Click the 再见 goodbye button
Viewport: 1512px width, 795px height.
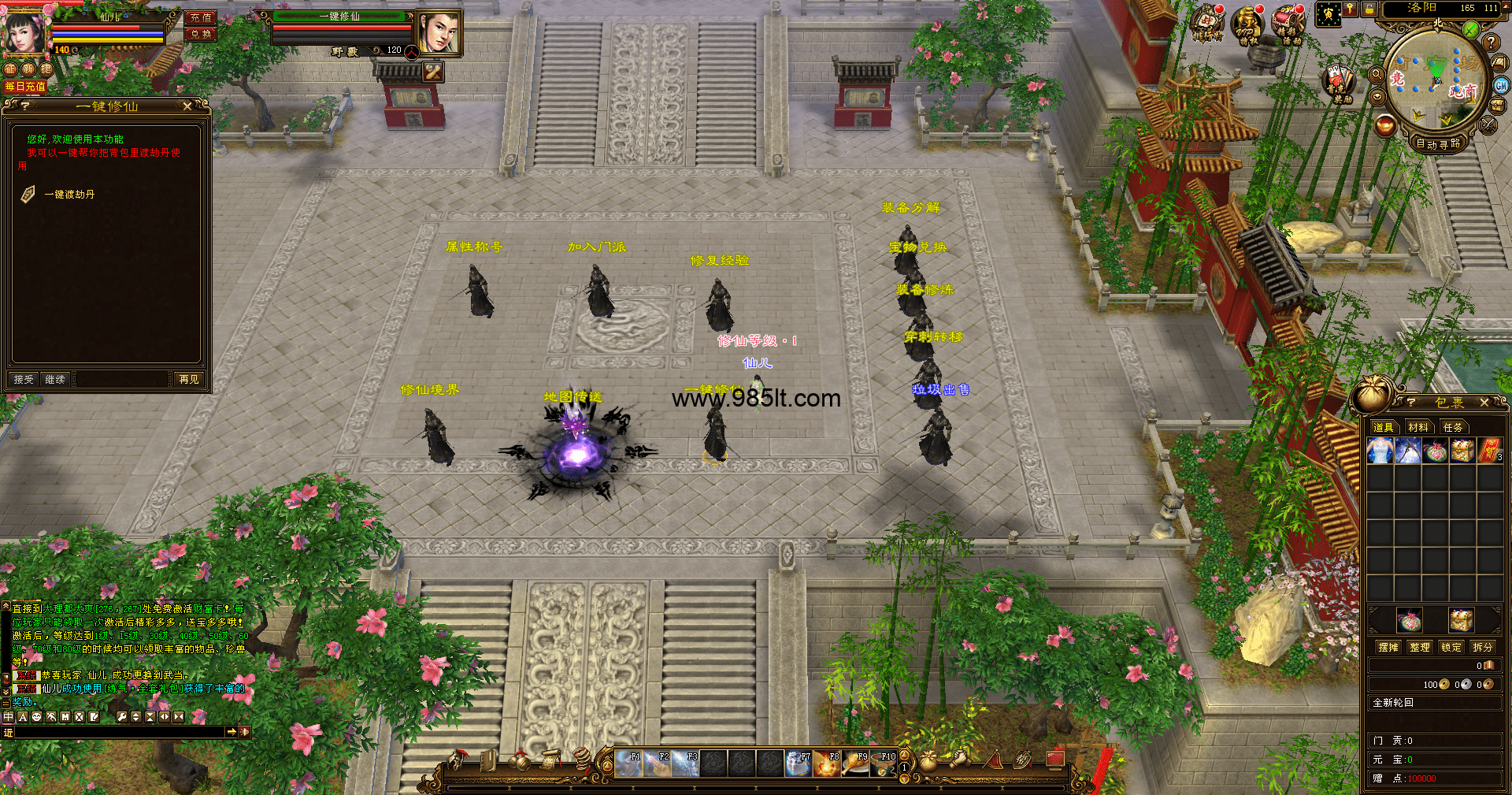(189, 379)
